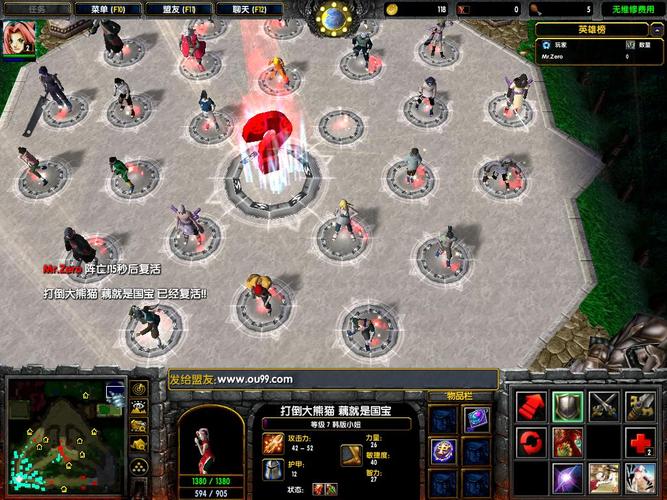Activate the shield command icon
This screenshot has width=667, height=500.
(x=567, y=404)
